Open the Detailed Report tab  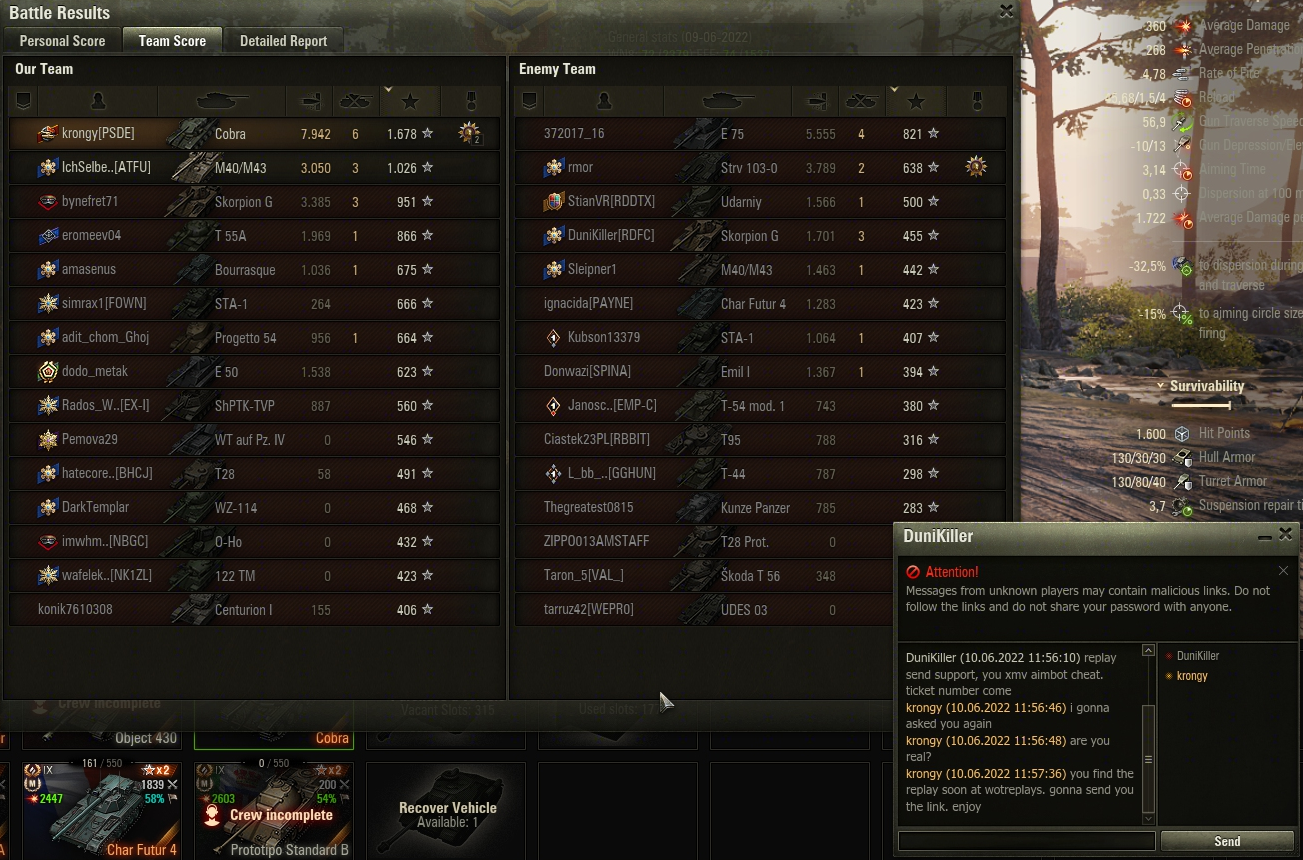283,41
